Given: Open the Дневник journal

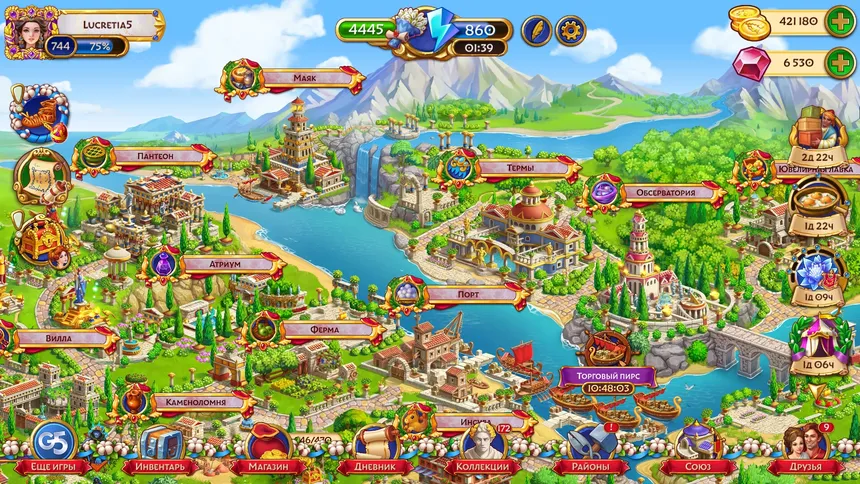Looking at the screenshot, I should (x=375, y=448).
